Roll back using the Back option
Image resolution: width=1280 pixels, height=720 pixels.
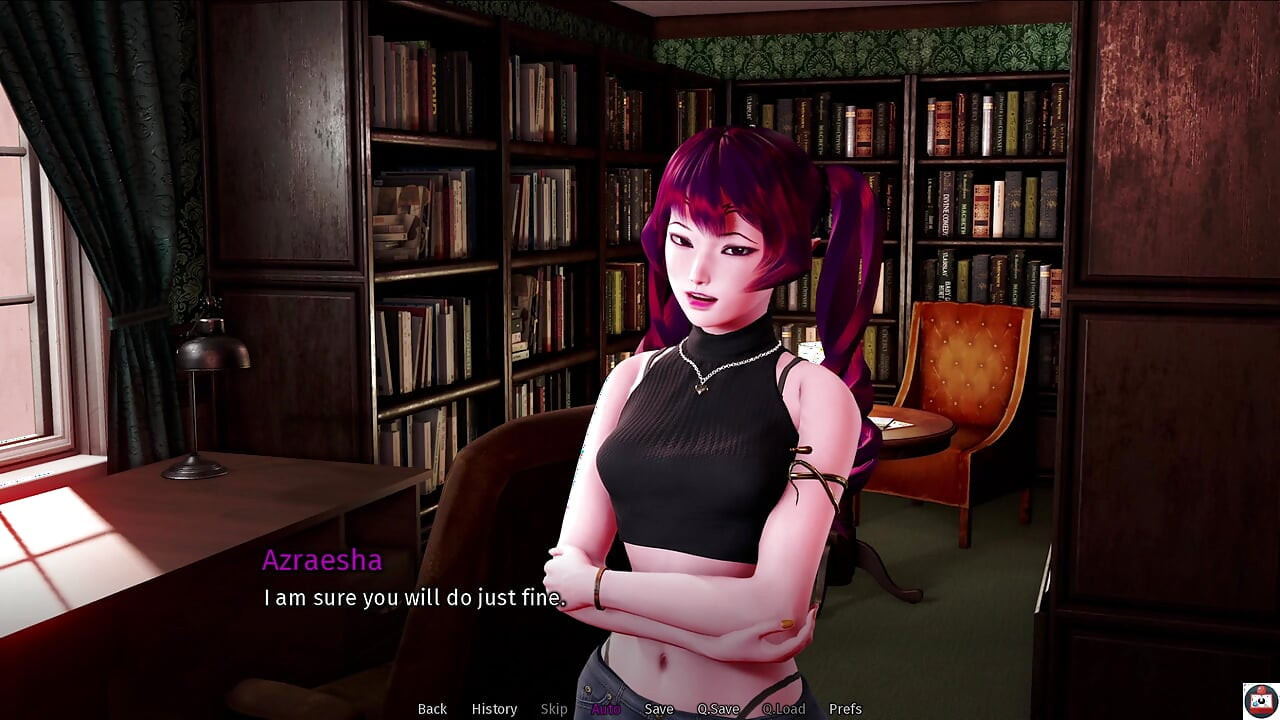pyautogui.click(x=431, y=708)
